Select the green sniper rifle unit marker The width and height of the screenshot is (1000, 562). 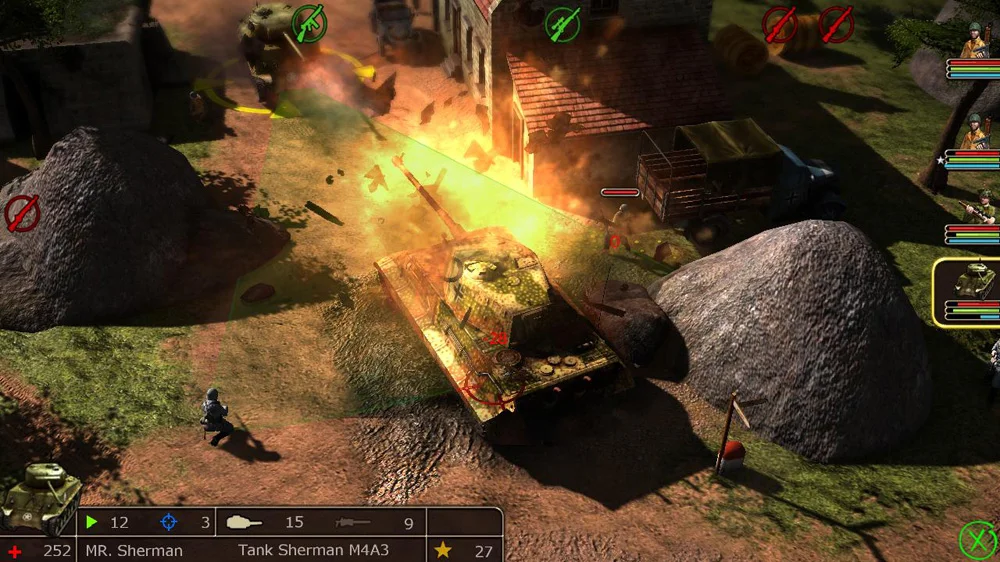point(563,24)
